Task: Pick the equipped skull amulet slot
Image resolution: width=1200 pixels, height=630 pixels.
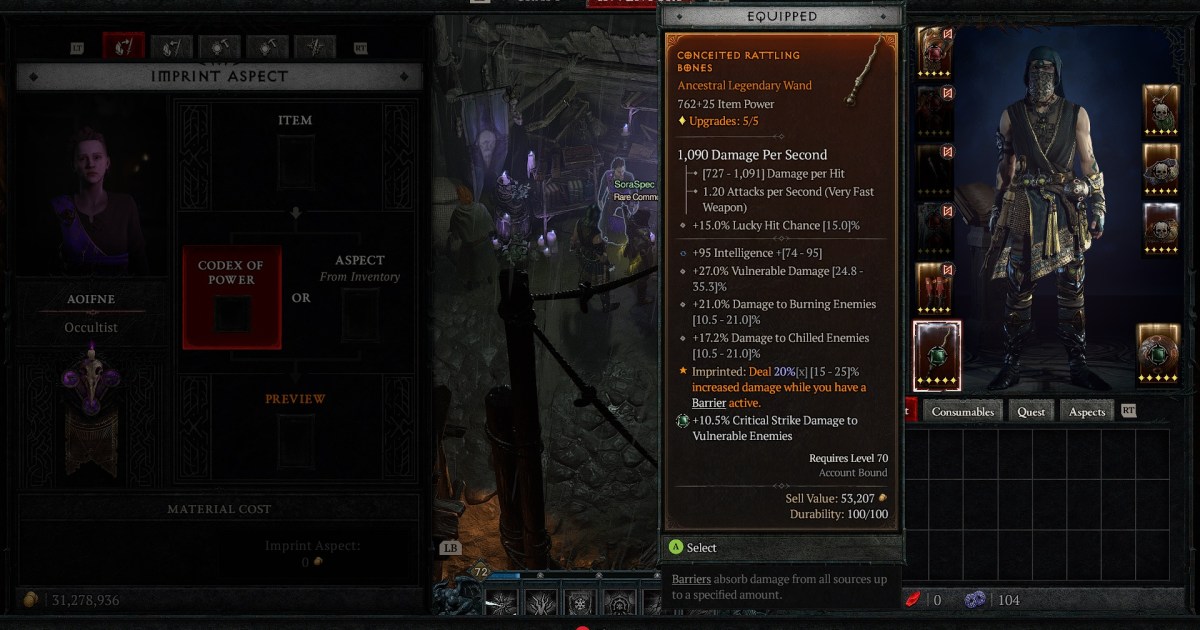Action: pos(1161,110)
